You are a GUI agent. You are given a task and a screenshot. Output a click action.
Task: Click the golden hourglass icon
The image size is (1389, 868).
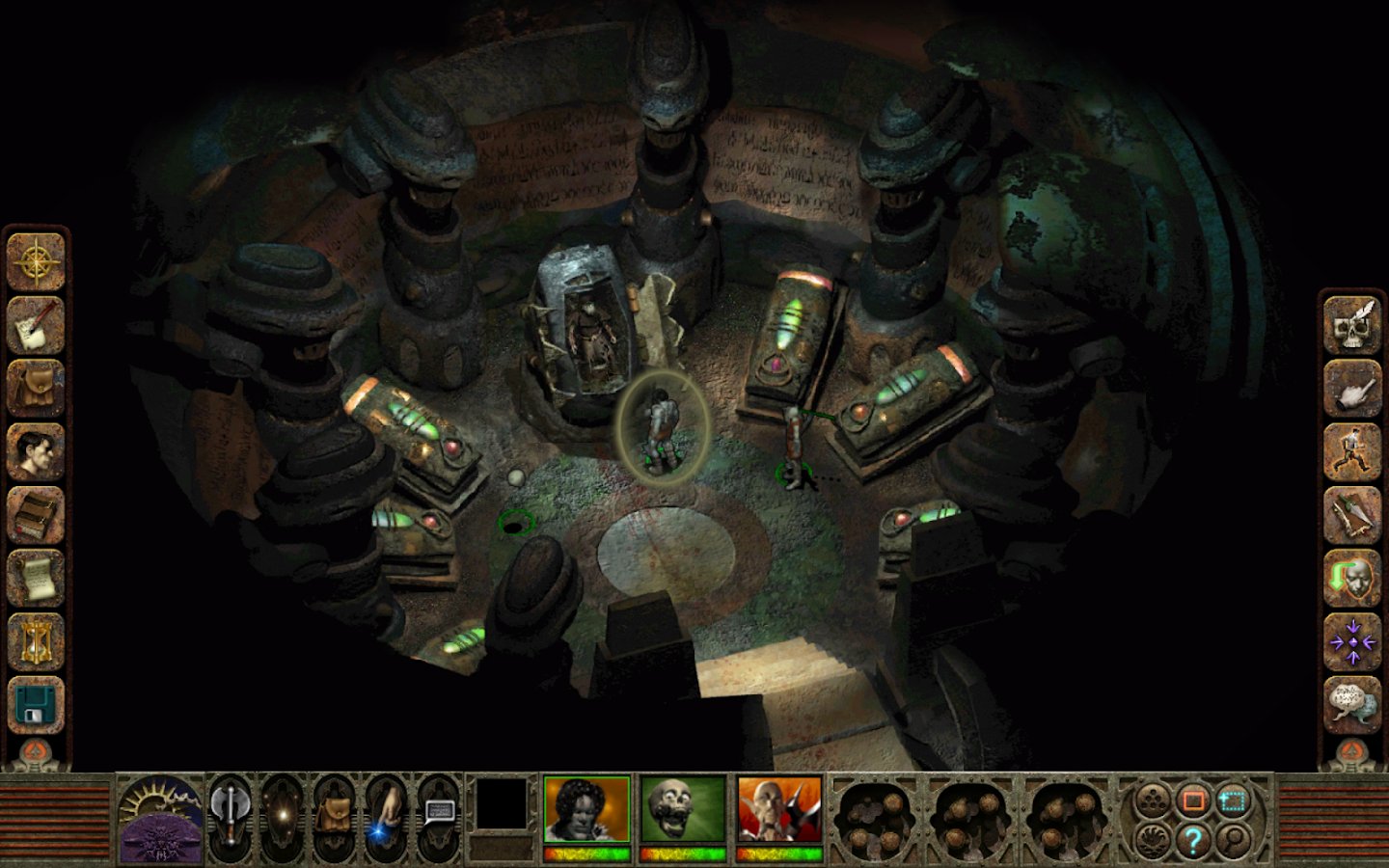pyautogui.click(x=36, y=641)
